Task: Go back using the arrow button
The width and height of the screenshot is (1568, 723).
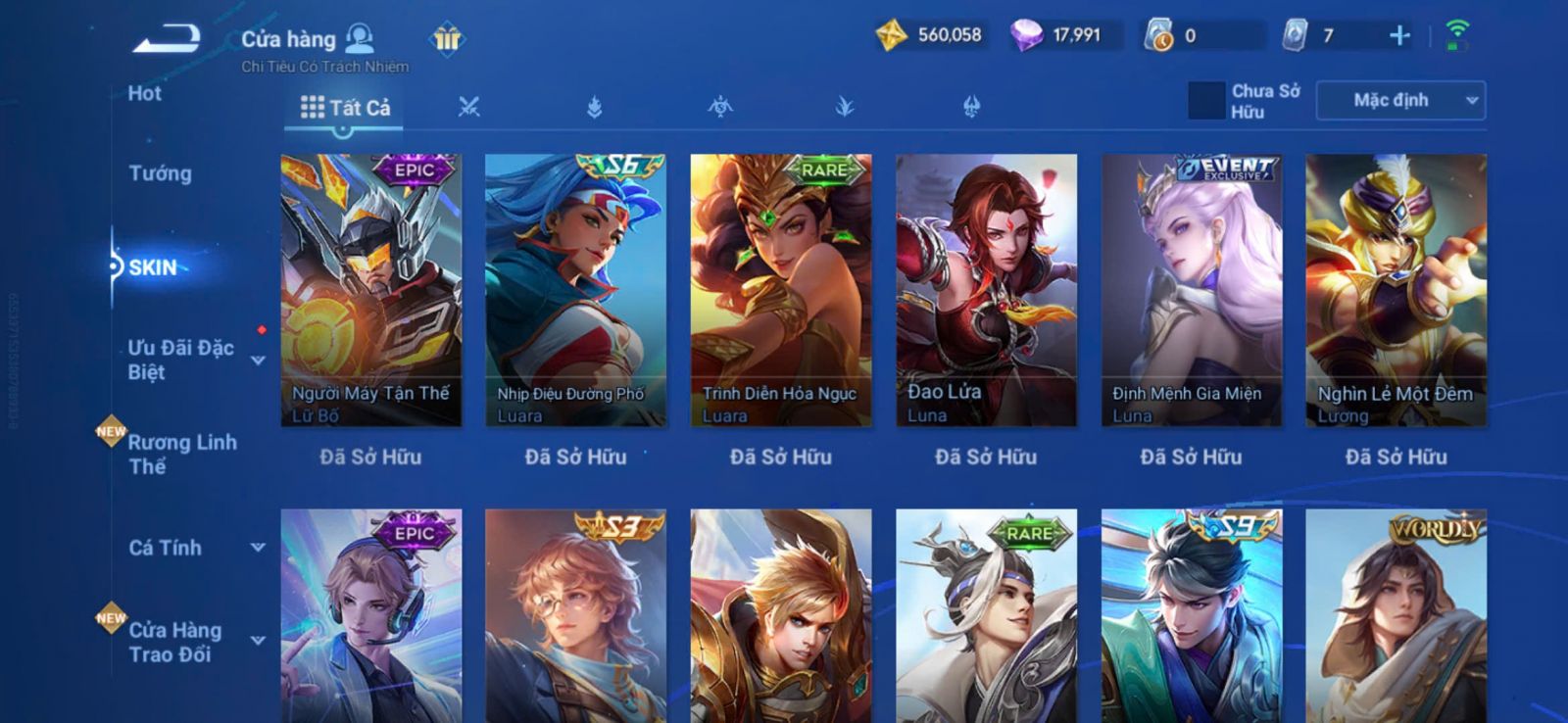Action: coord(167,39)
